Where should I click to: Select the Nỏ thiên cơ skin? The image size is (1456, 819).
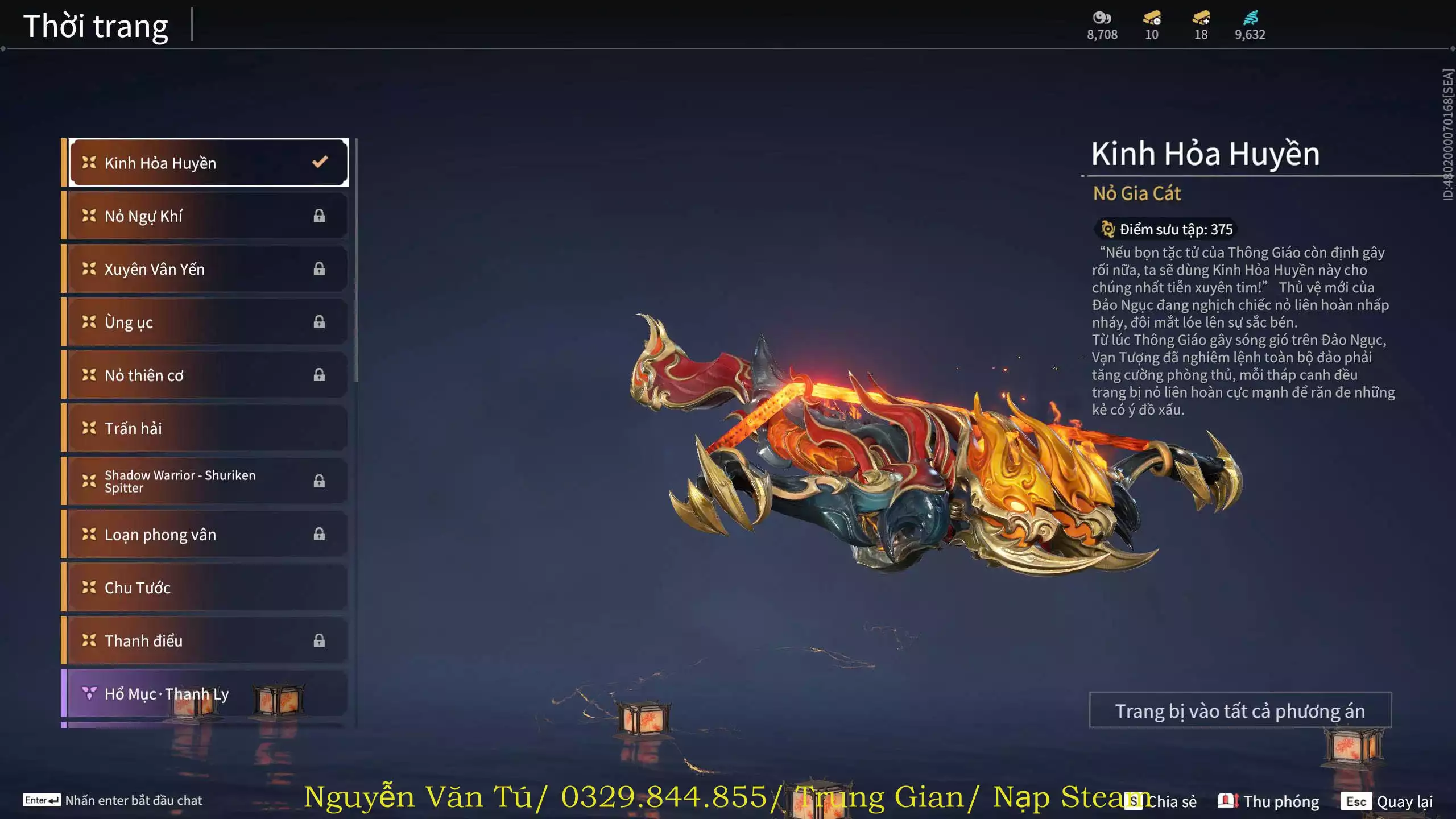[x=208, y=375]
